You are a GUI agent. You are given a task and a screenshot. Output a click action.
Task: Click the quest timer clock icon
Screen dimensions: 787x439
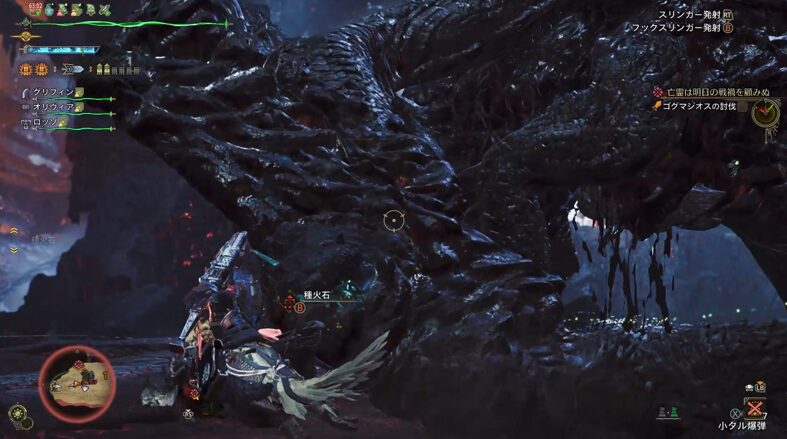[x=765, y=113]
